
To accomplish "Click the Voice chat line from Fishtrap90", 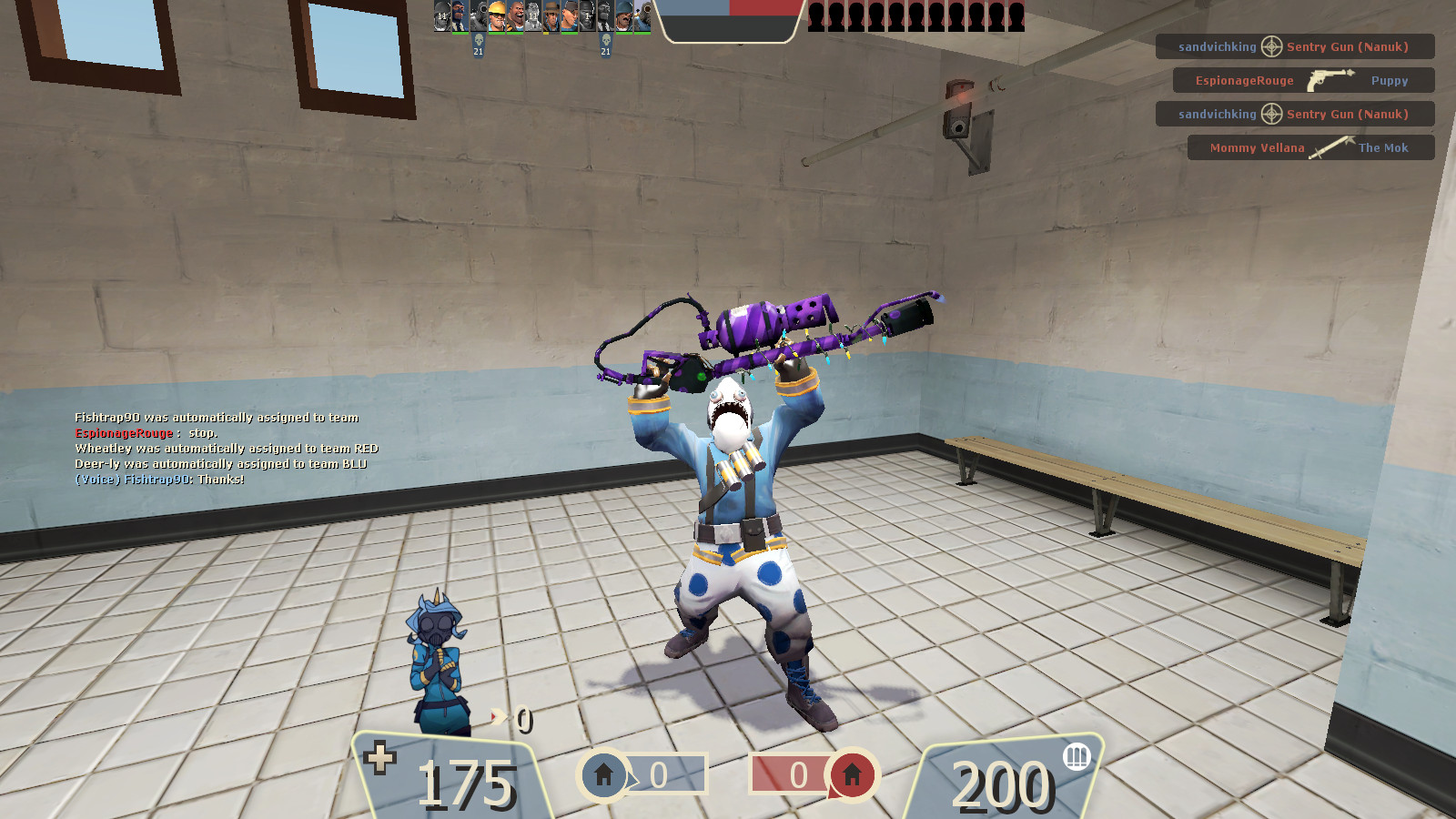I will pos(155,474).
